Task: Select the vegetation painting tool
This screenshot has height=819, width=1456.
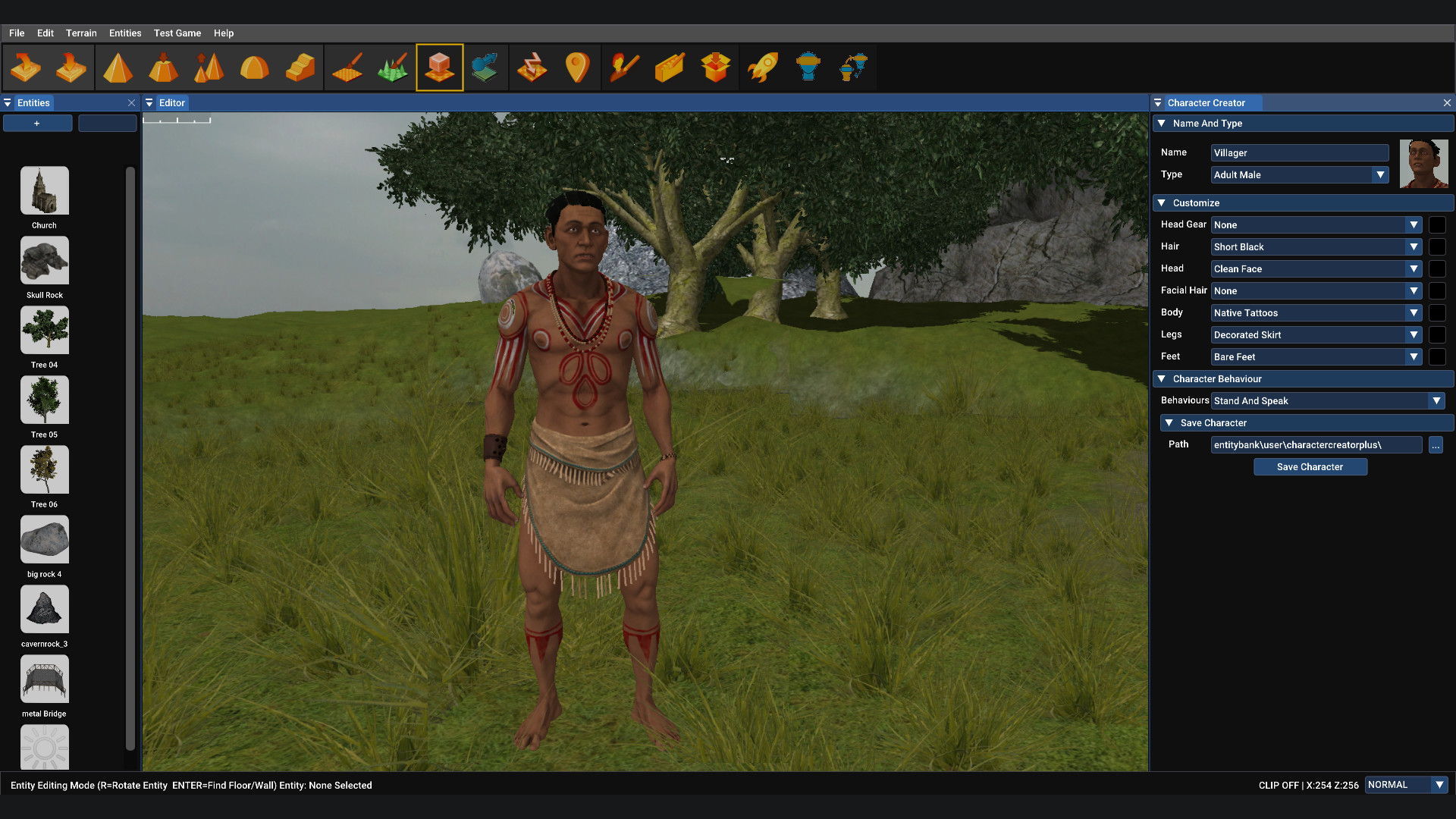Action: click(393, 67)
